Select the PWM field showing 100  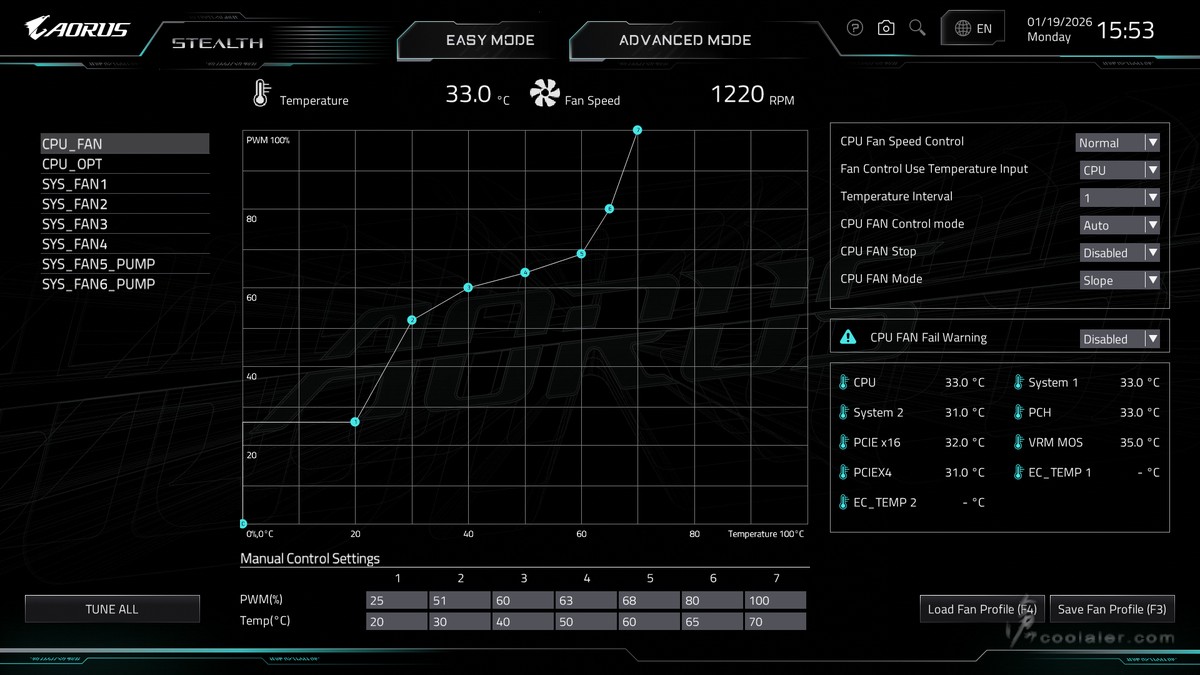[775, 600]
